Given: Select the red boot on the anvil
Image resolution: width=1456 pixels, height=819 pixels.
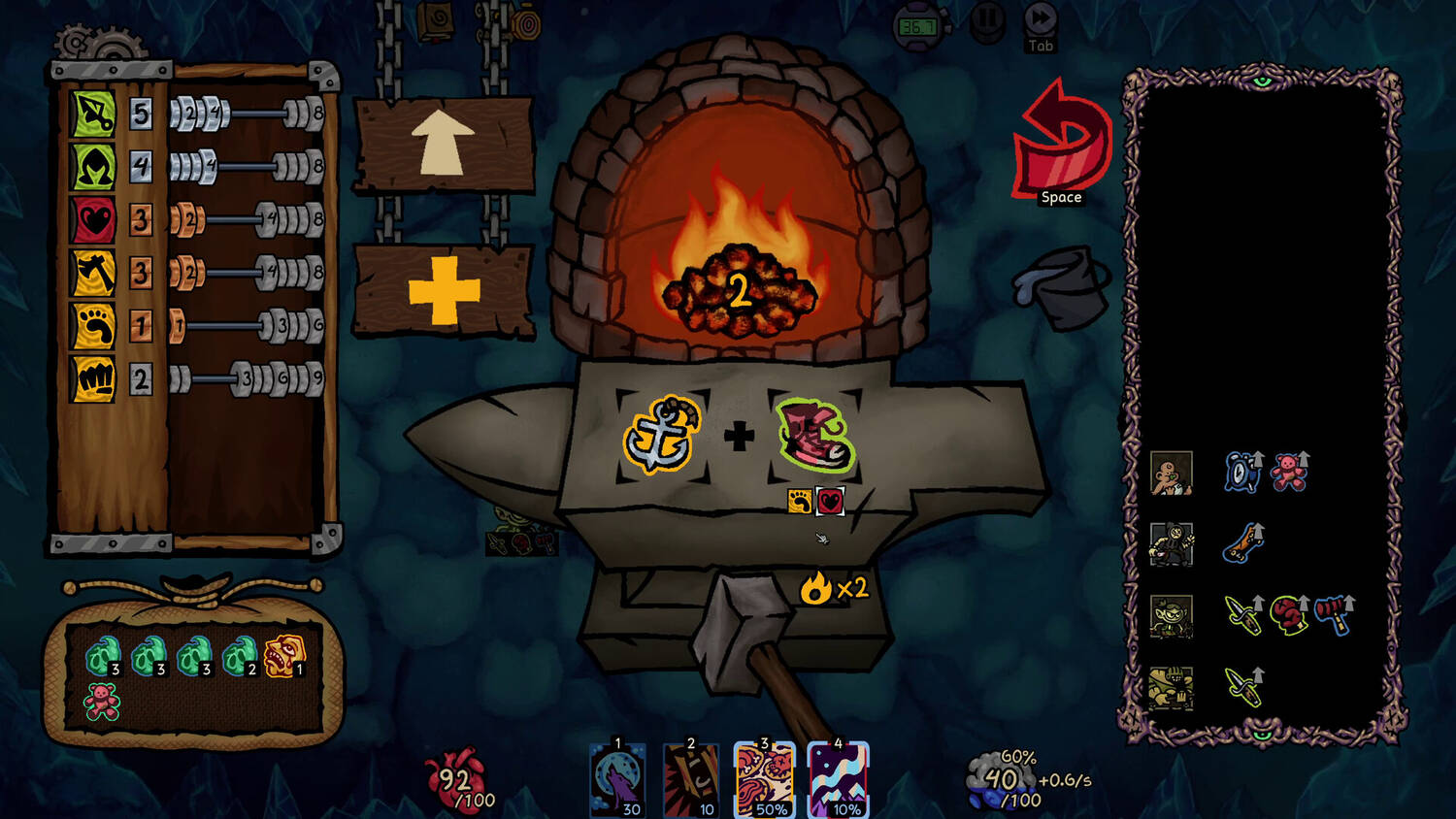Looking at the screenshot, I should click(x=815, y=435).
